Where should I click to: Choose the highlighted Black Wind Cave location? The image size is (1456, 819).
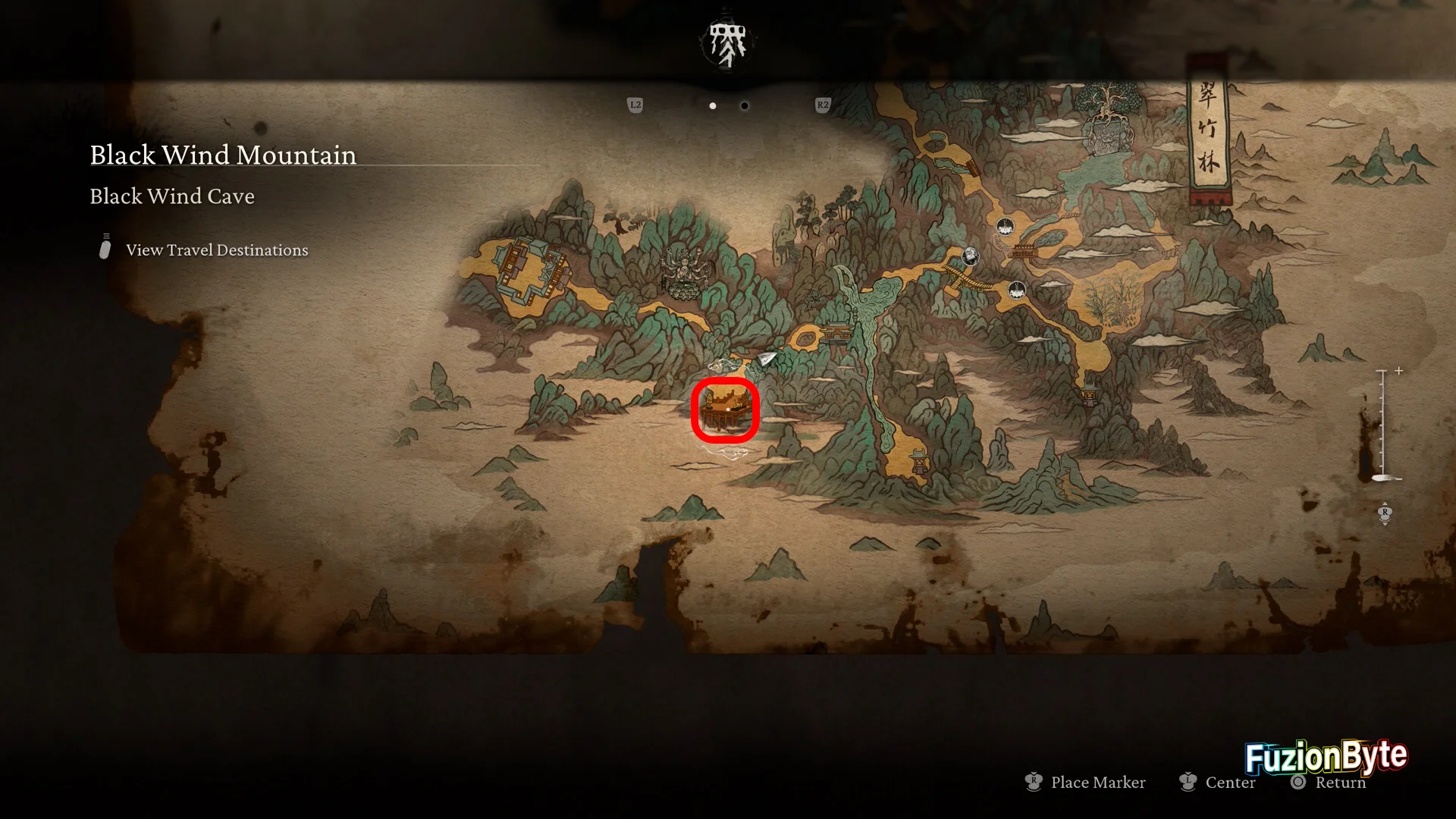point(725,410)
